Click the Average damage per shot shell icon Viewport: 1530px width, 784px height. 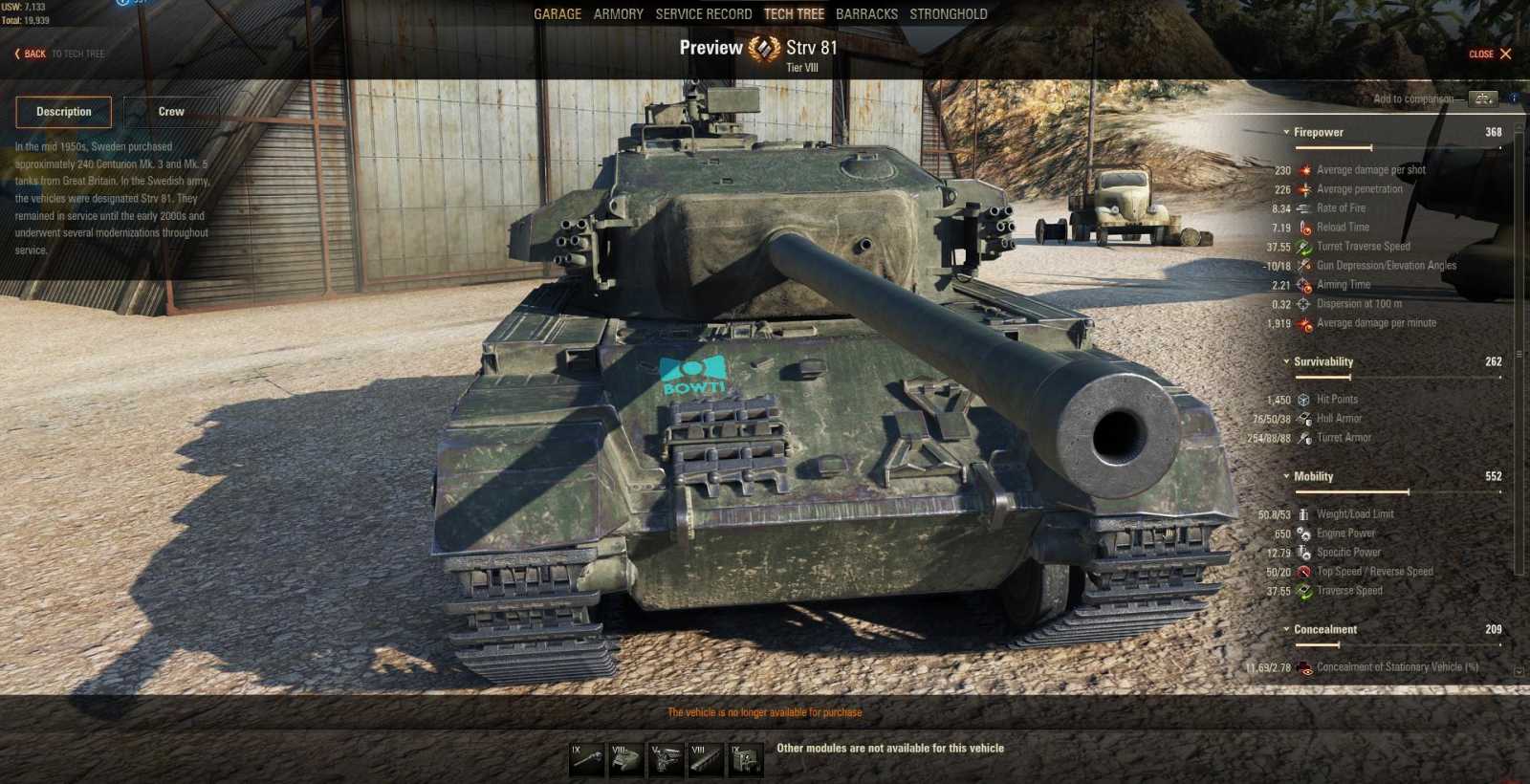click(x=1302, y=169)
